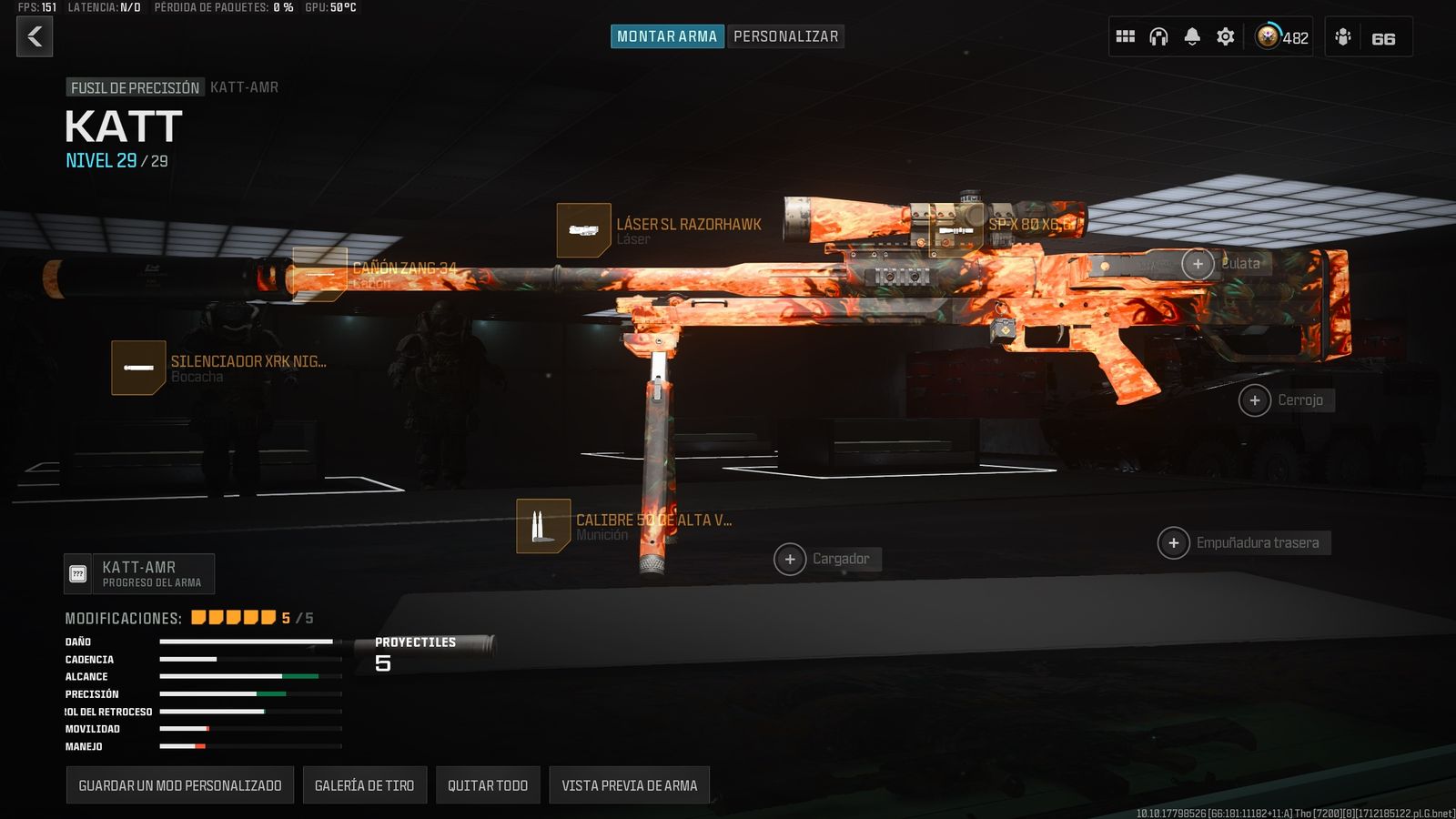1456x819 pixels.
Task: Expand the Cerrojo bolt attachment slot
Action: tap(1255, 399)
